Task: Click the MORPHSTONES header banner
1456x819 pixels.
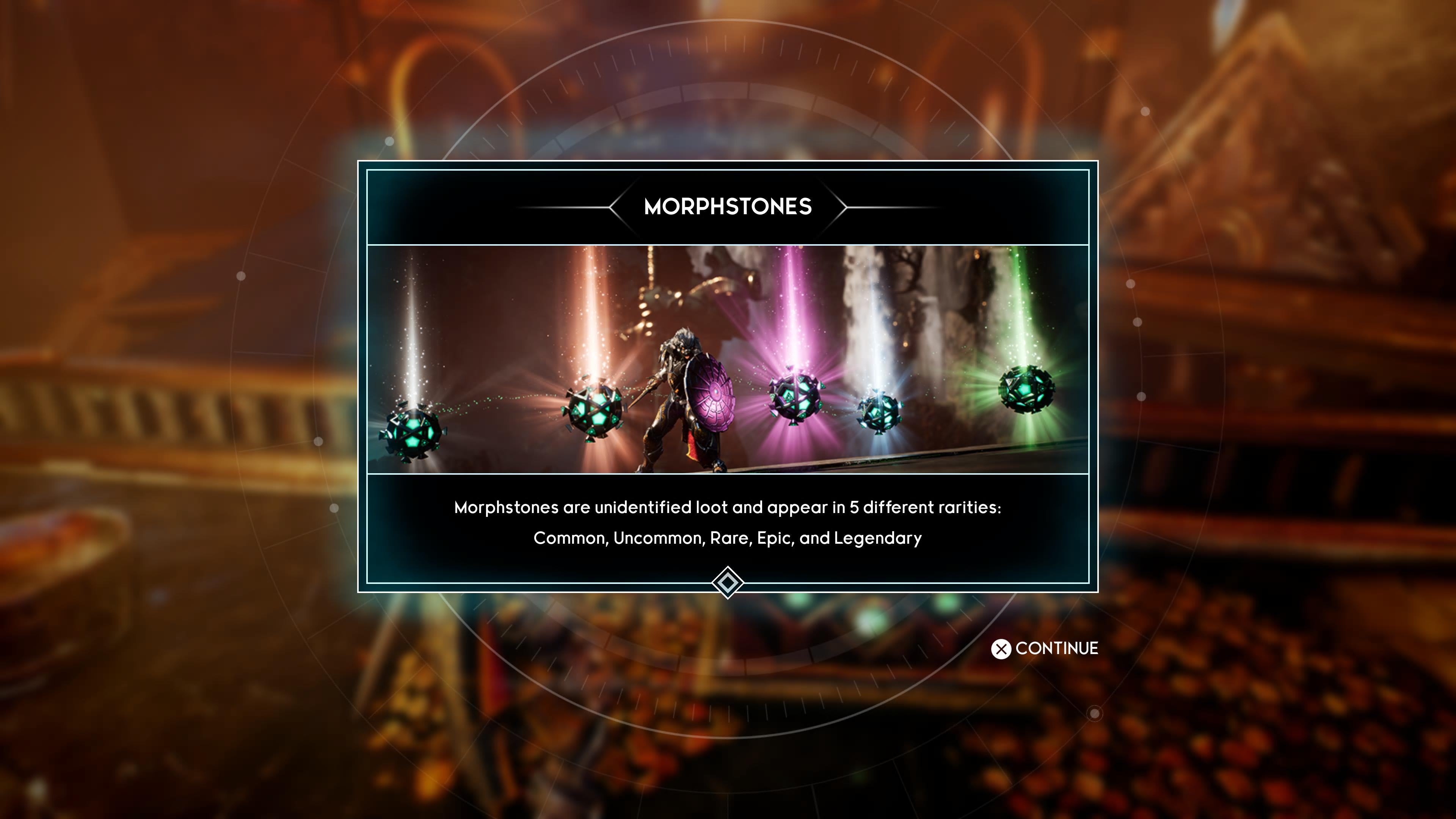Action: point(728,207)
